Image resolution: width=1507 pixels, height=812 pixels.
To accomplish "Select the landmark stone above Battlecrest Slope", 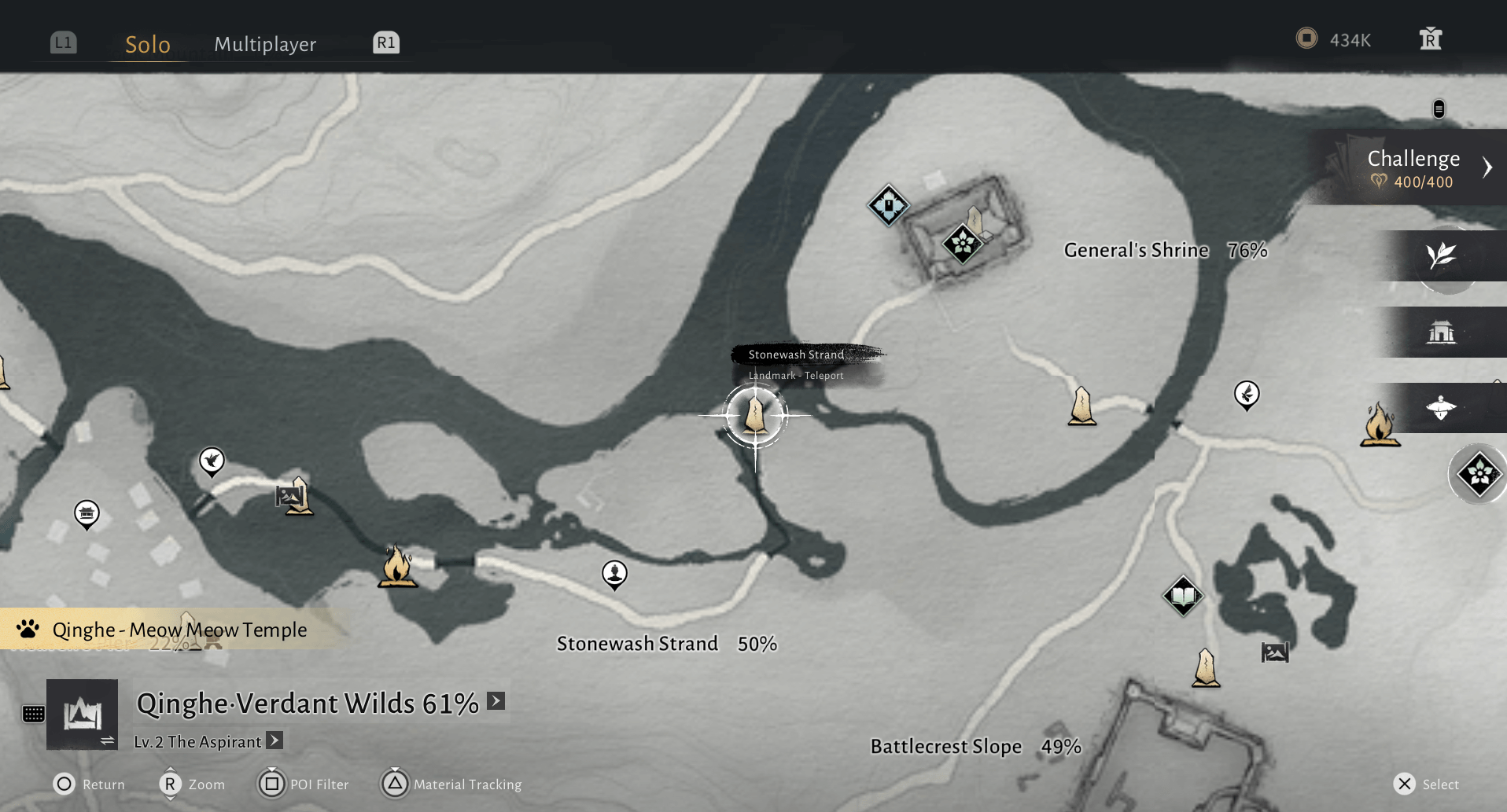I will coord(1206,667).
